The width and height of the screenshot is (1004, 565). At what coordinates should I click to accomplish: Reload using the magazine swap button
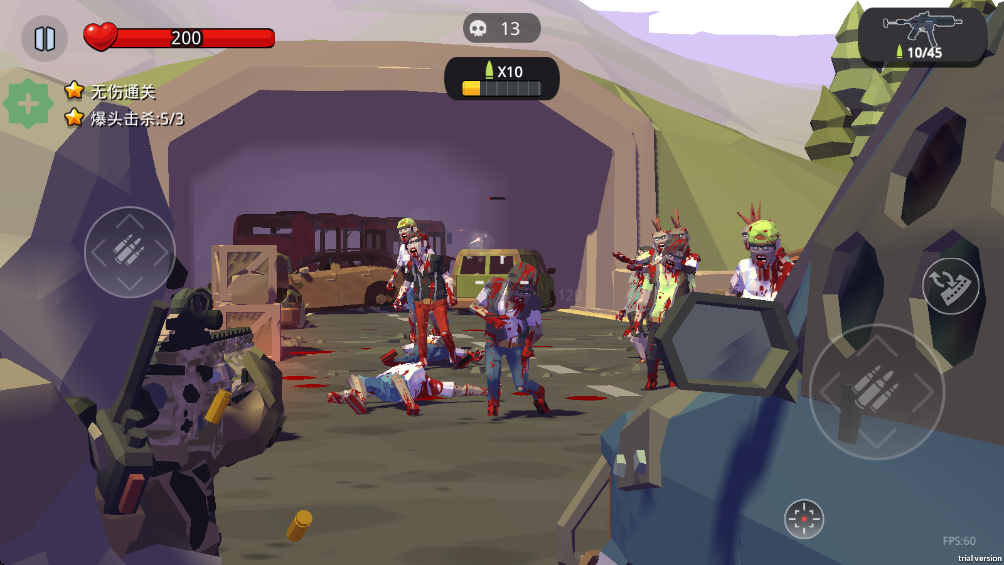pos(950,286)
